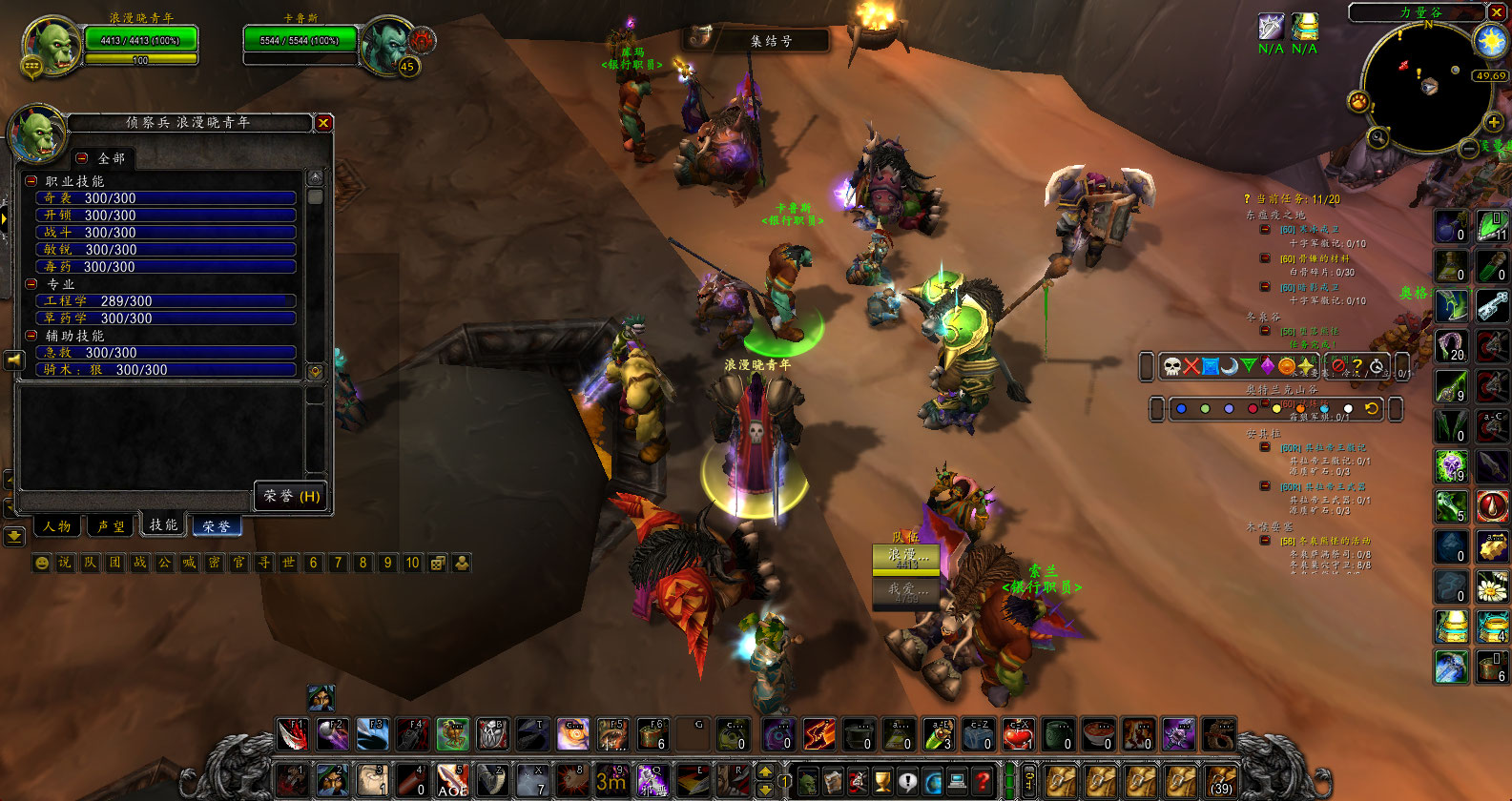Select the 工程学 289/300 skill row
The image size is (1512, 801).
(166, 301)
